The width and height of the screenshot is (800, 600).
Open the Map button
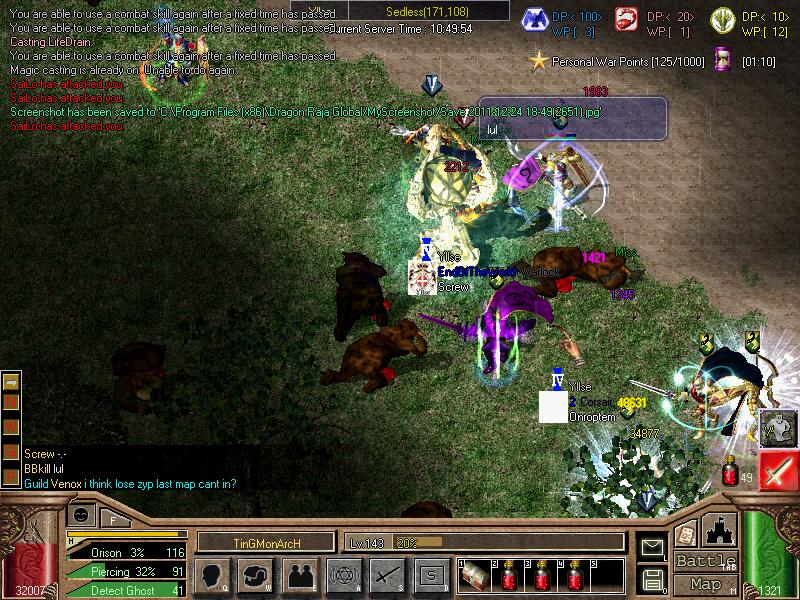(706, 584)
